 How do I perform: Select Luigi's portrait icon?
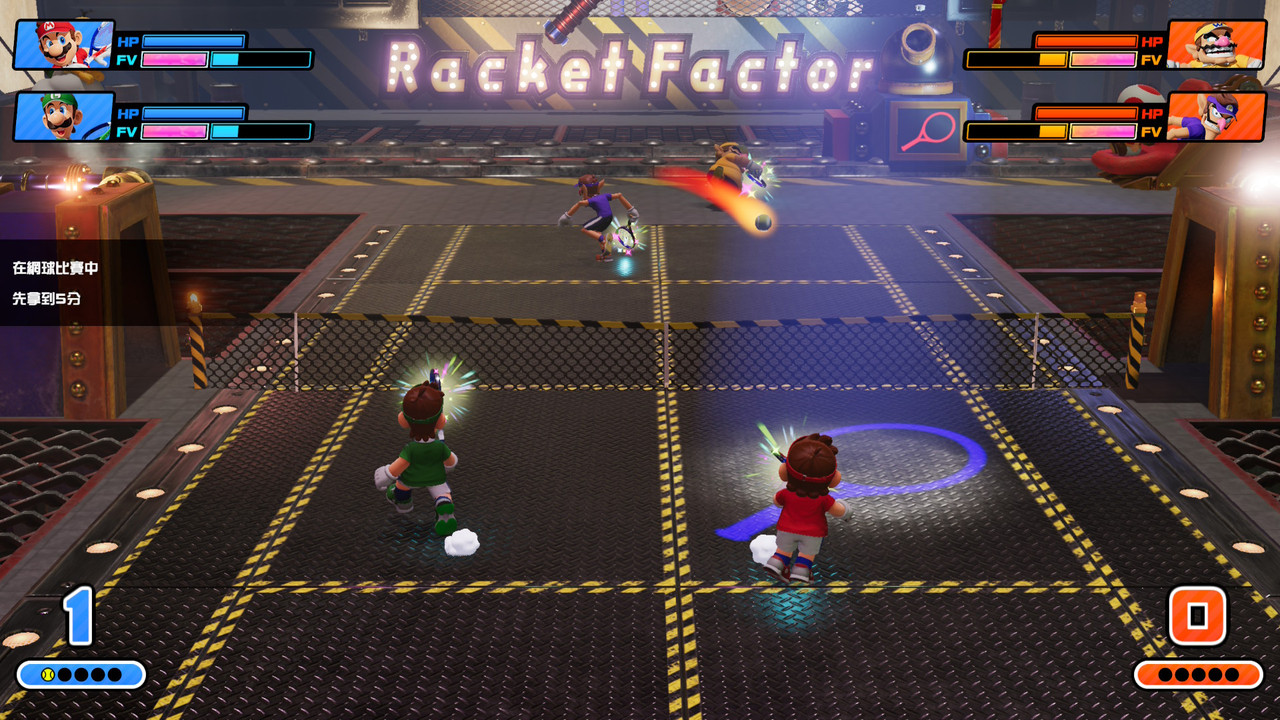62,117
